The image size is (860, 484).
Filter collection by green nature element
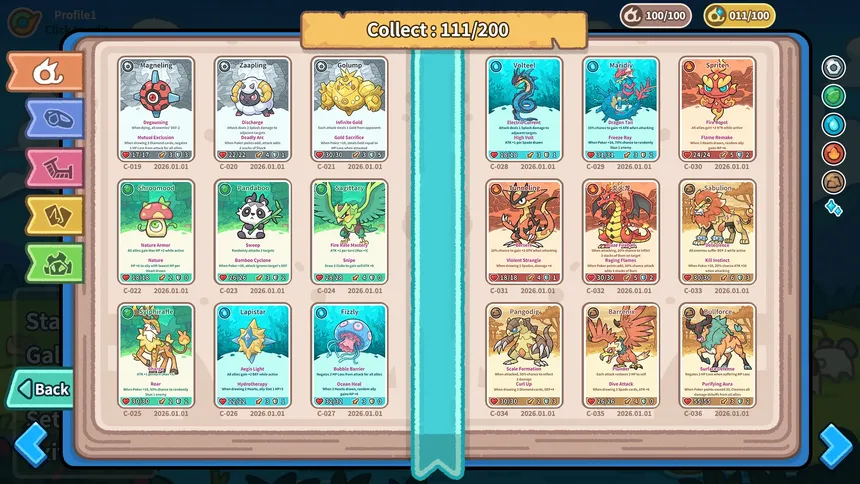click(833, 96)
